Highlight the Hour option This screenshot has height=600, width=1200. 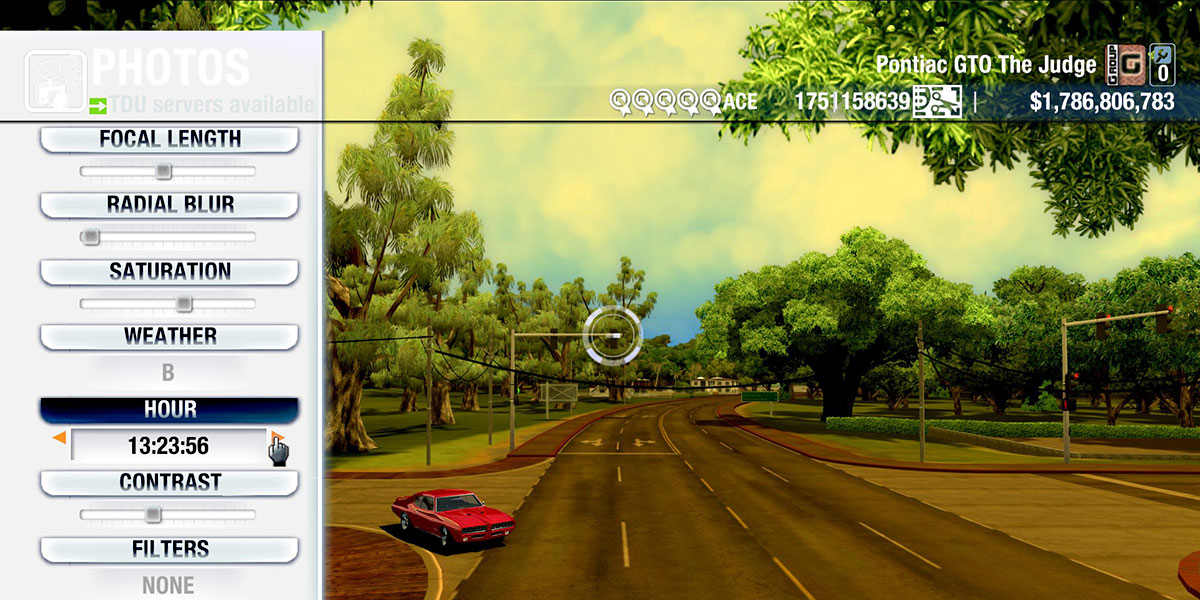(169, 410)
